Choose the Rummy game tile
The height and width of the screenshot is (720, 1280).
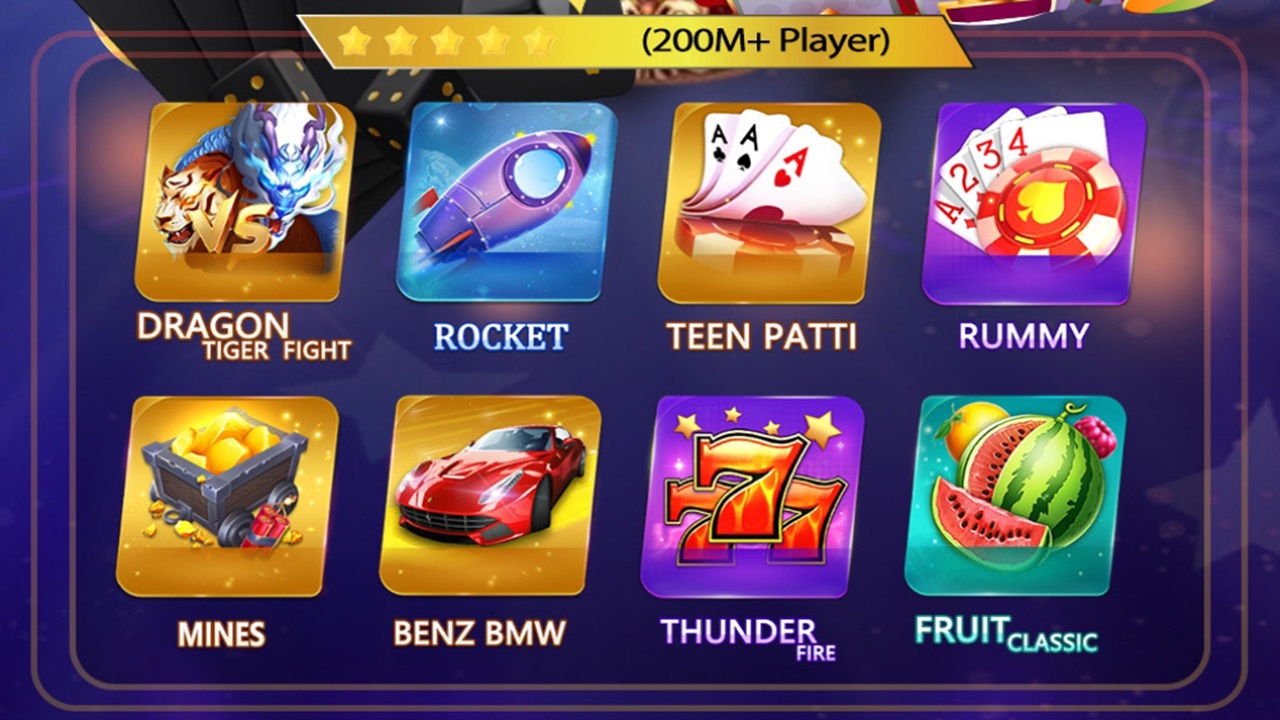click(1032, 202)
